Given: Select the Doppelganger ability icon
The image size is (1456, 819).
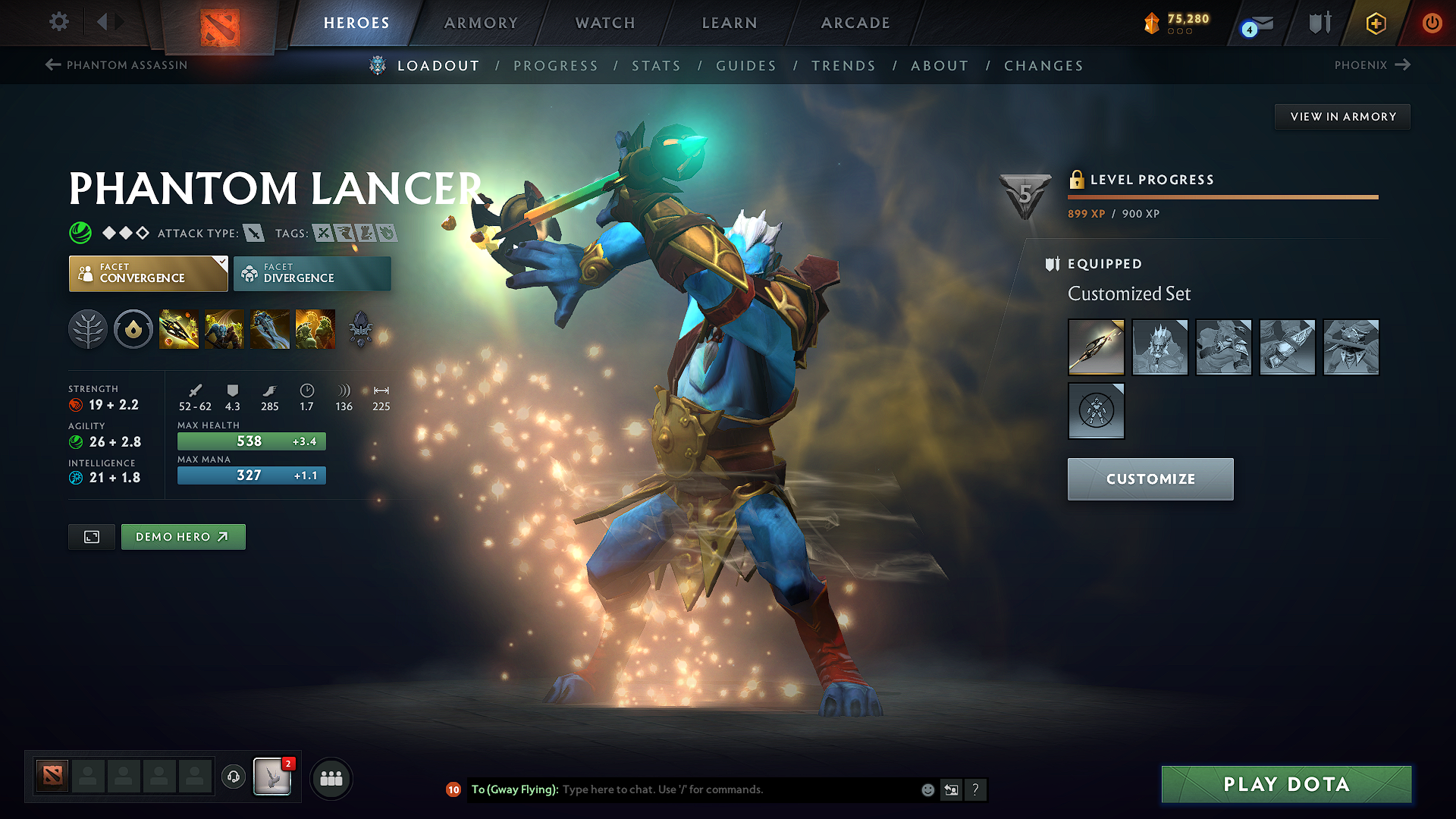Looking at the screenshot, I should click(224, 329).
